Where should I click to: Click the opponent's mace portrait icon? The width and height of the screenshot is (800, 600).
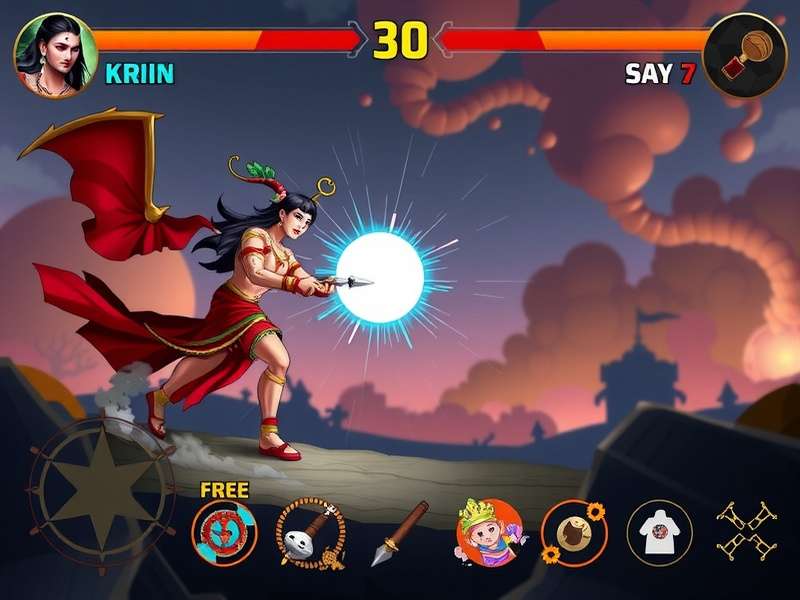(x=743, y=53)
